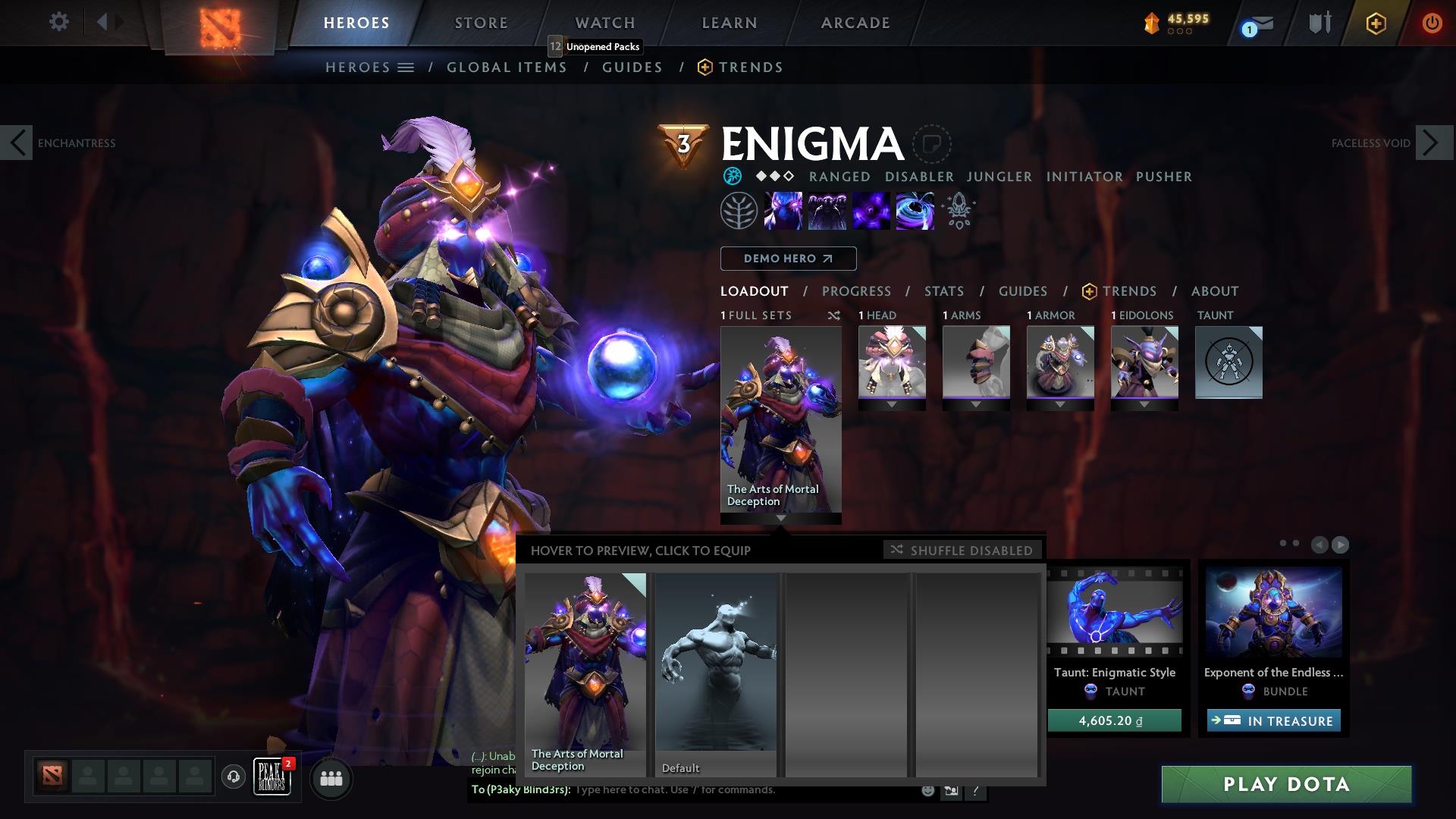Open the Arcade menu

(855, 23)
